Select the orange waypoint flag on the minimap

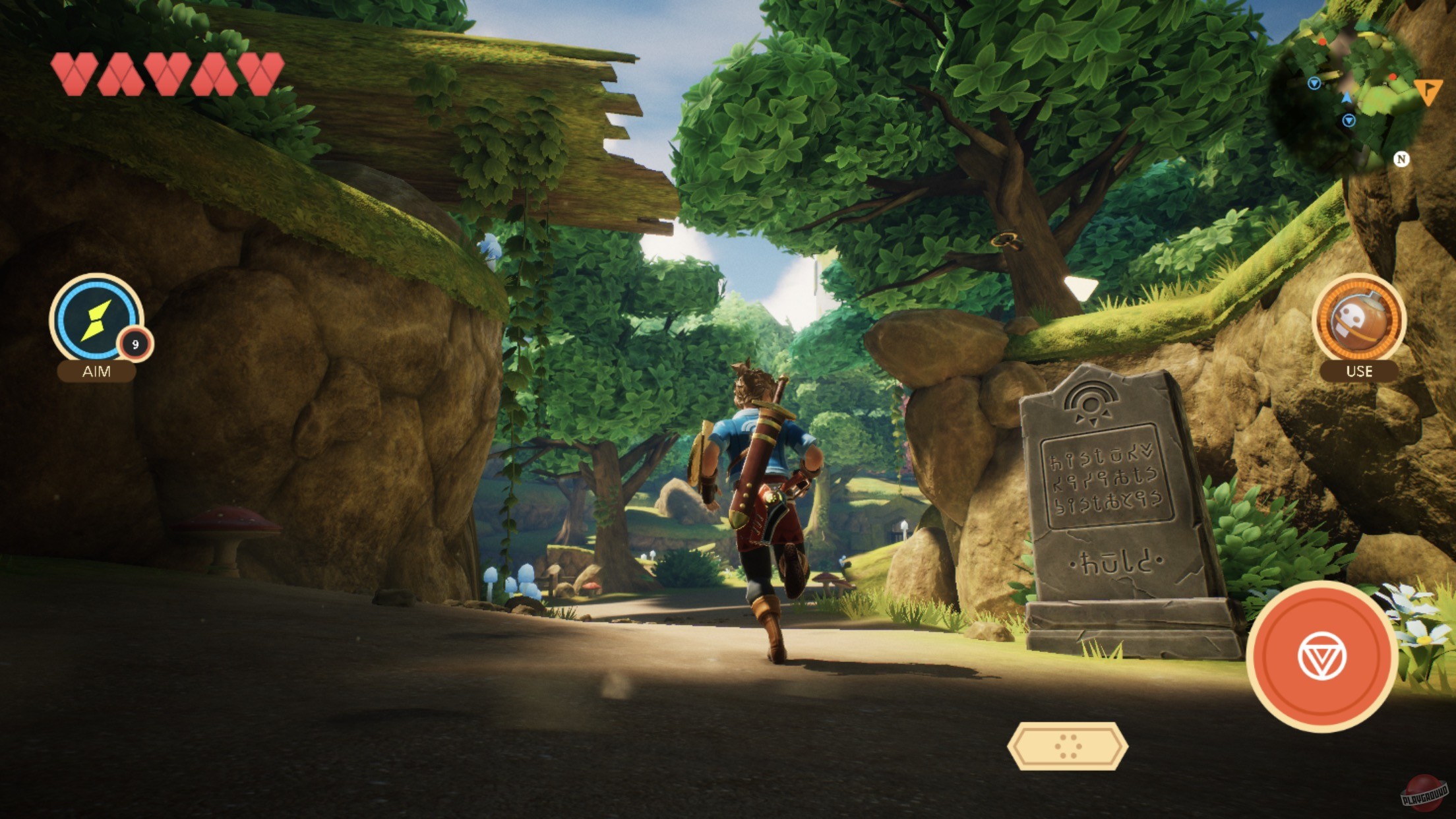coord(1428,92)
